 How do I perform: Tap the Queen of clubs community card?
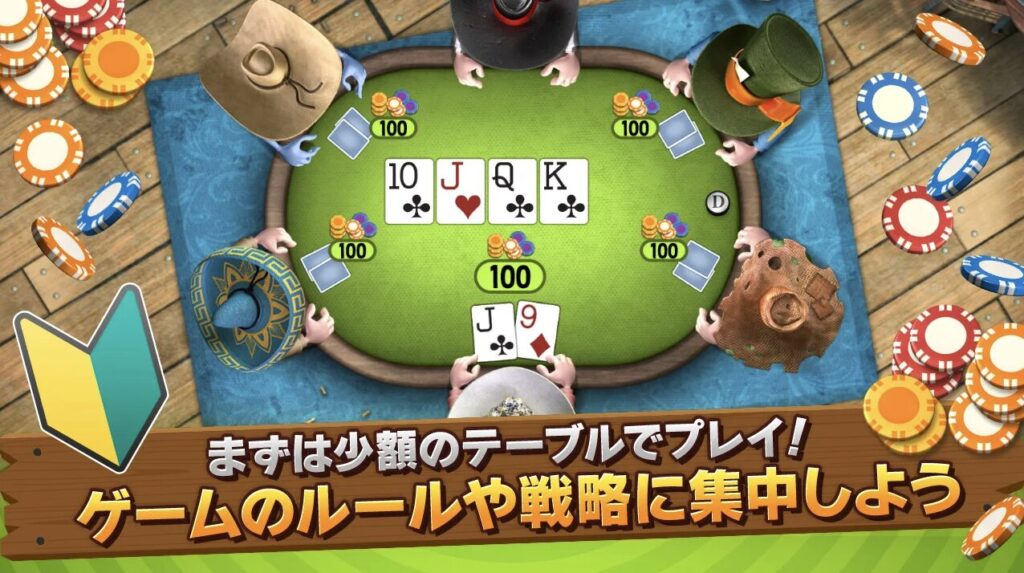click(512, 190)
